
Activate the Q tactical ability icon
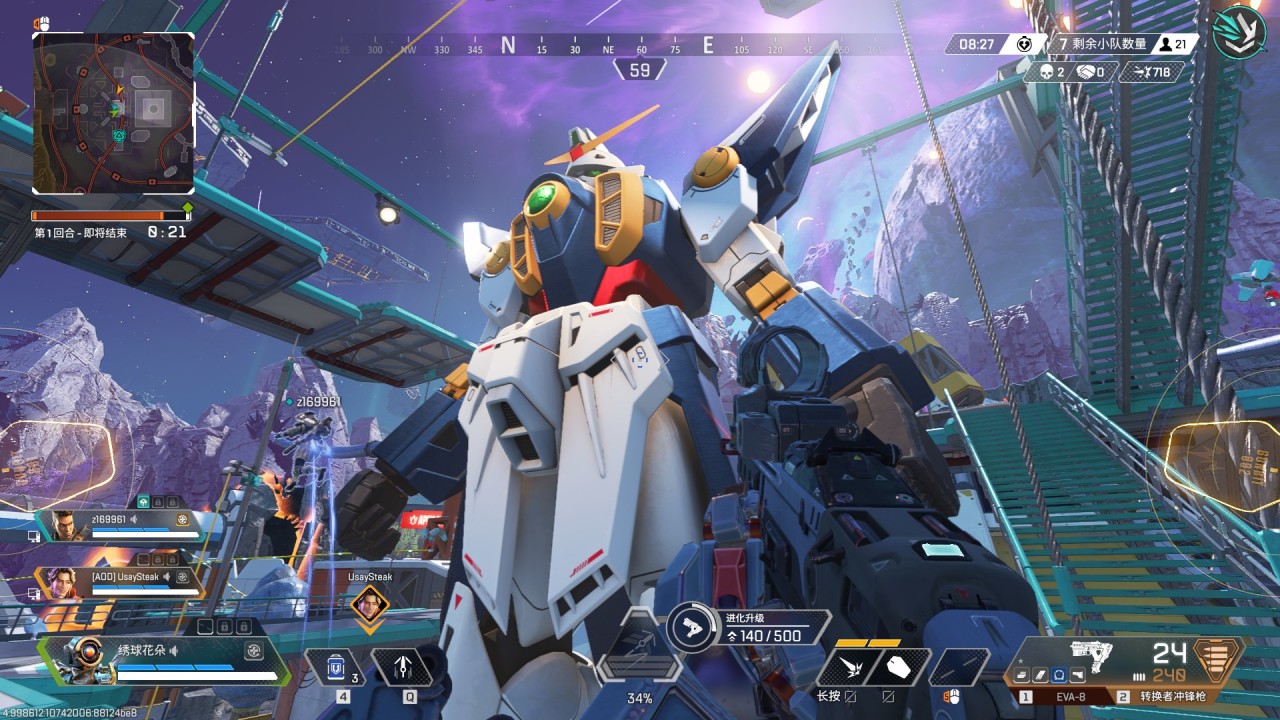pyautogui.click(x=402, y=667)
